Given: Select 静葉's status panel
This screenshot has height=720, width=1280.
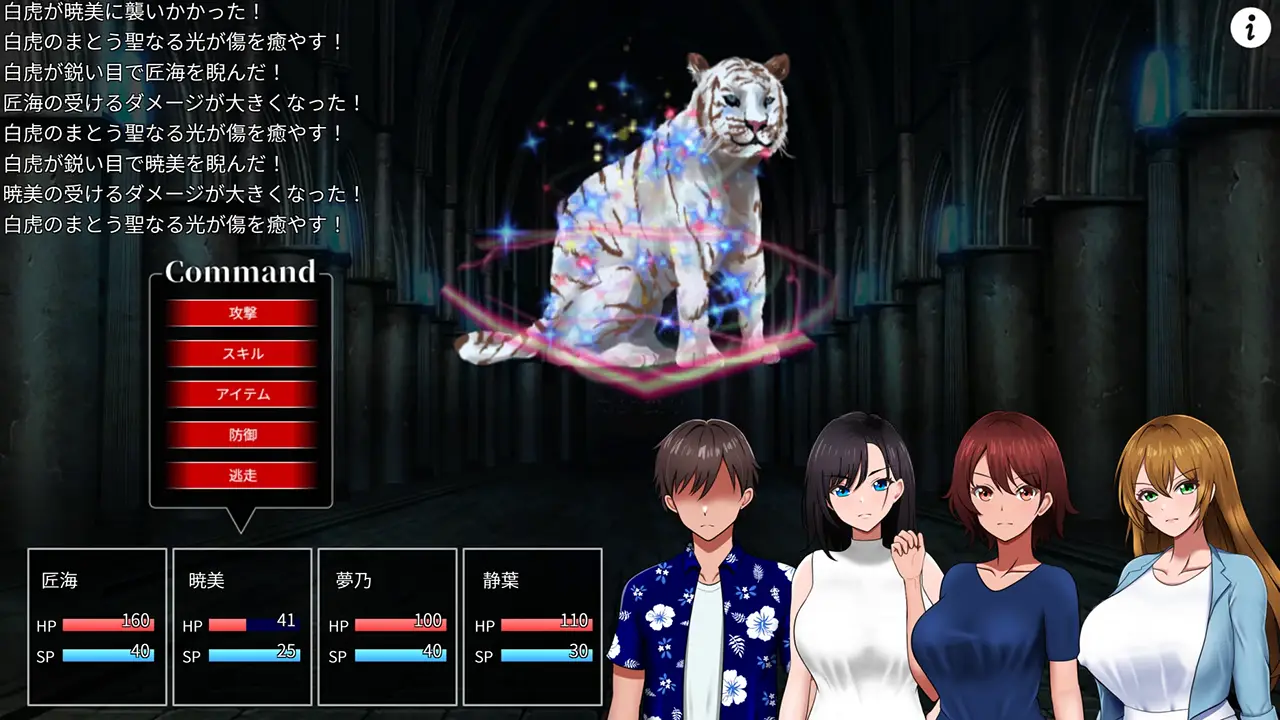Looking at the screenshot, I should tap(533, 626).
